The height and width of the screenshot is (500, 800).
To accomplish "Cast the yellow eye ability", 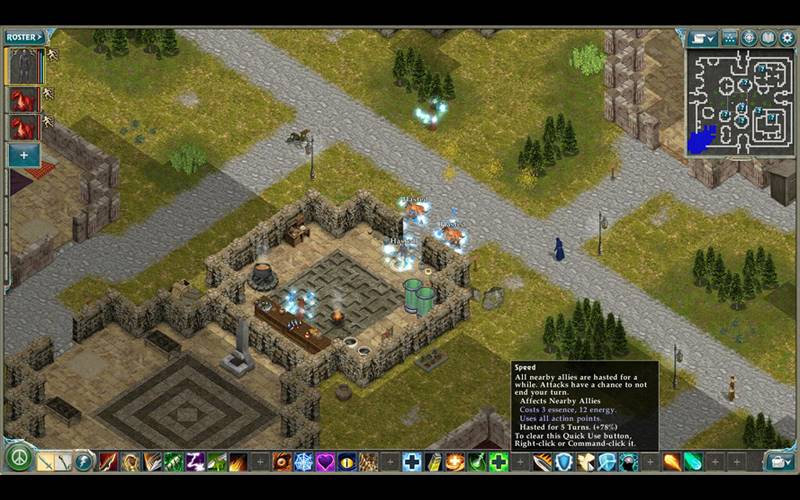I will pyautogui.click(x=346, y=461).
